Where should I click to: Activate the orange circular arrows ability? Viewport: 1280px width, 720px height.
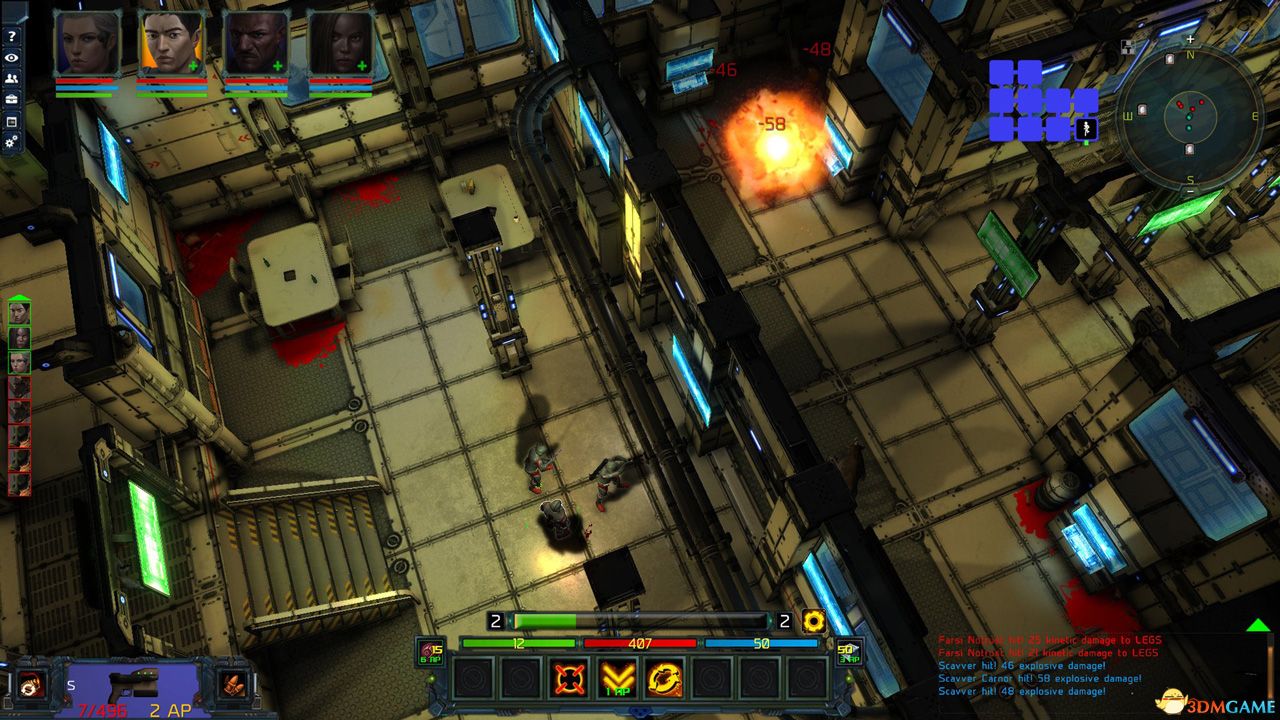[x=664, y=679]
